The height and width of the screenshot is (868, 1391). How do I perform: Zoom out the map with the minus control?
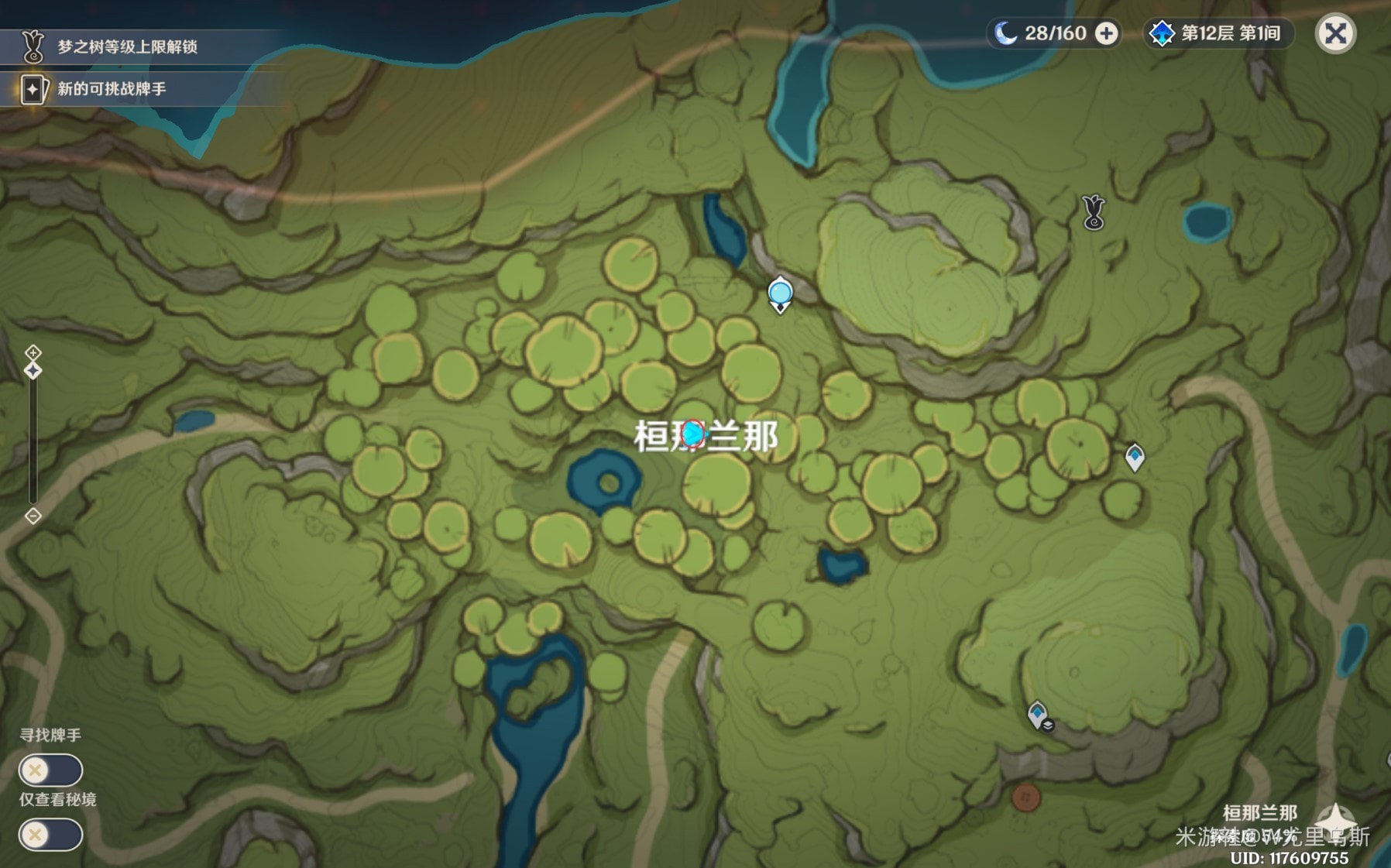point(33,516)
